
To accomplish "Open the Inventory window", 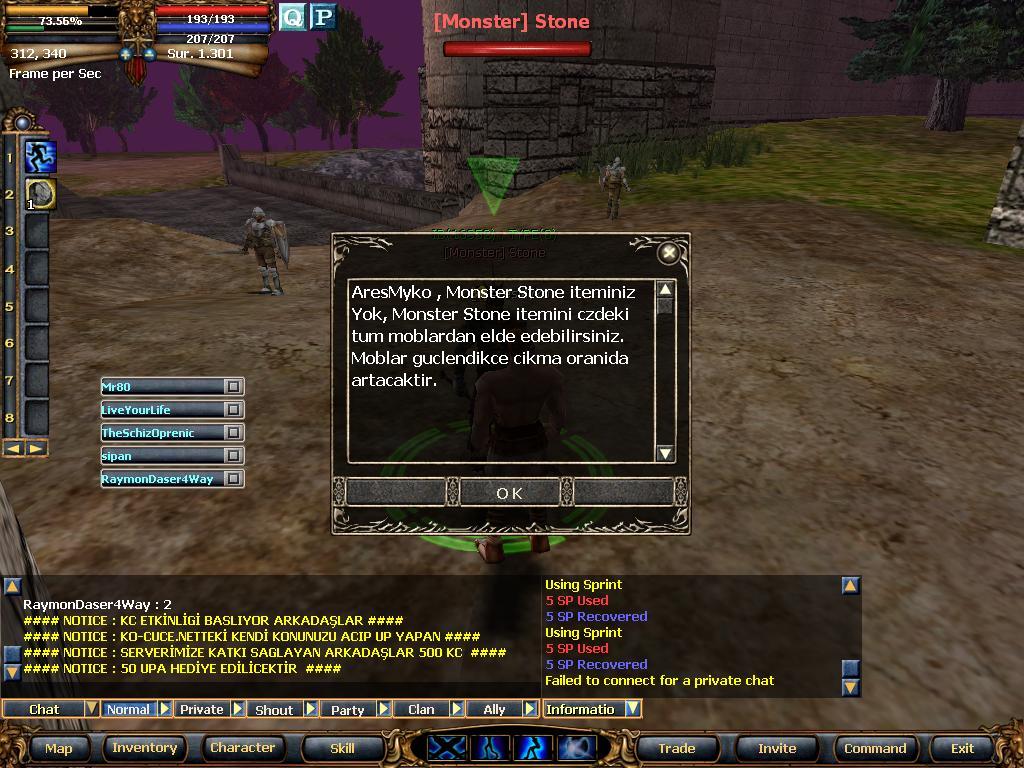I will click(144, 748).
